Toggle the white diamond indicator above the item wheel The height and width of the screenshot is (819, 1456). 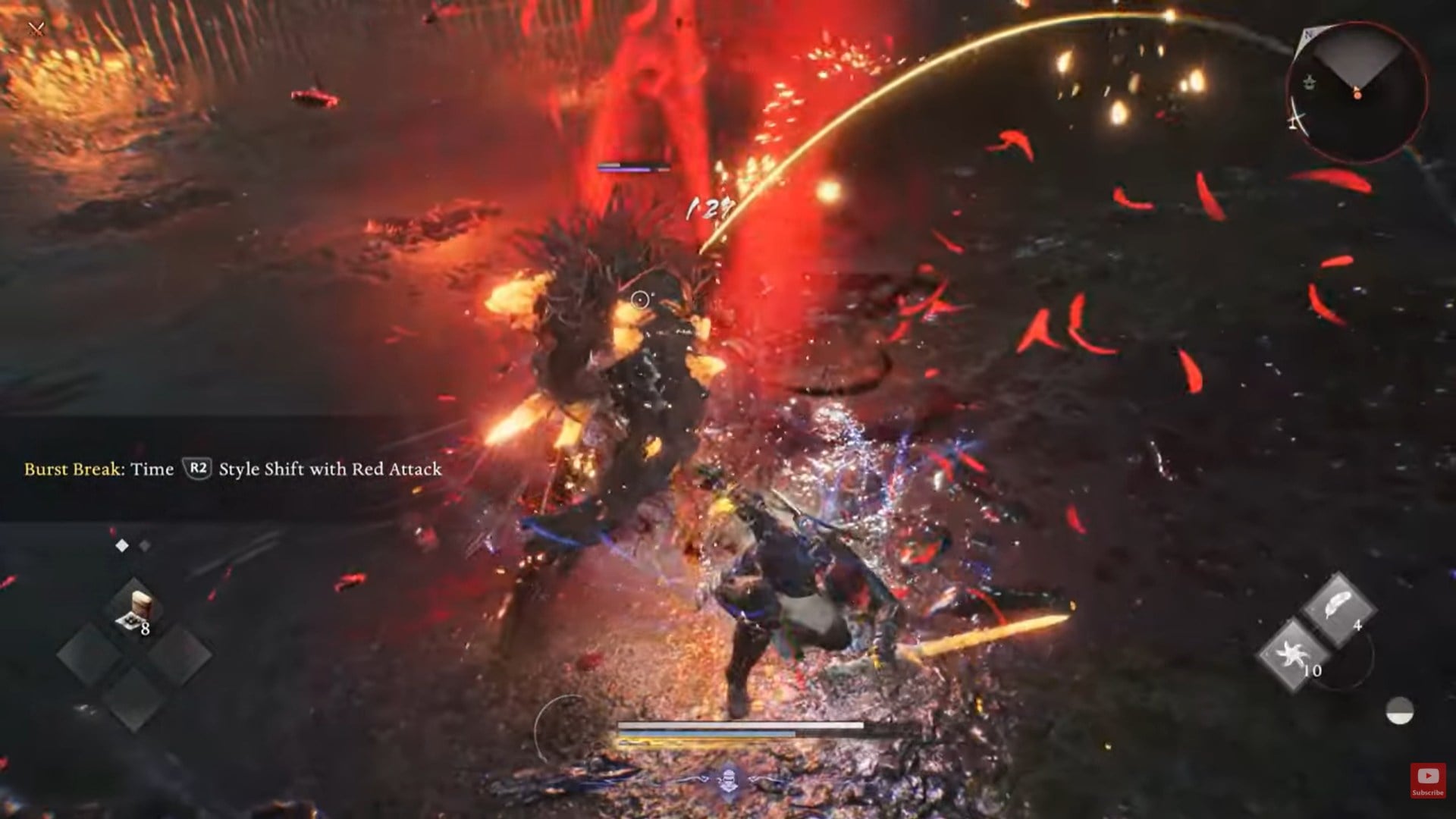[122, 544]
